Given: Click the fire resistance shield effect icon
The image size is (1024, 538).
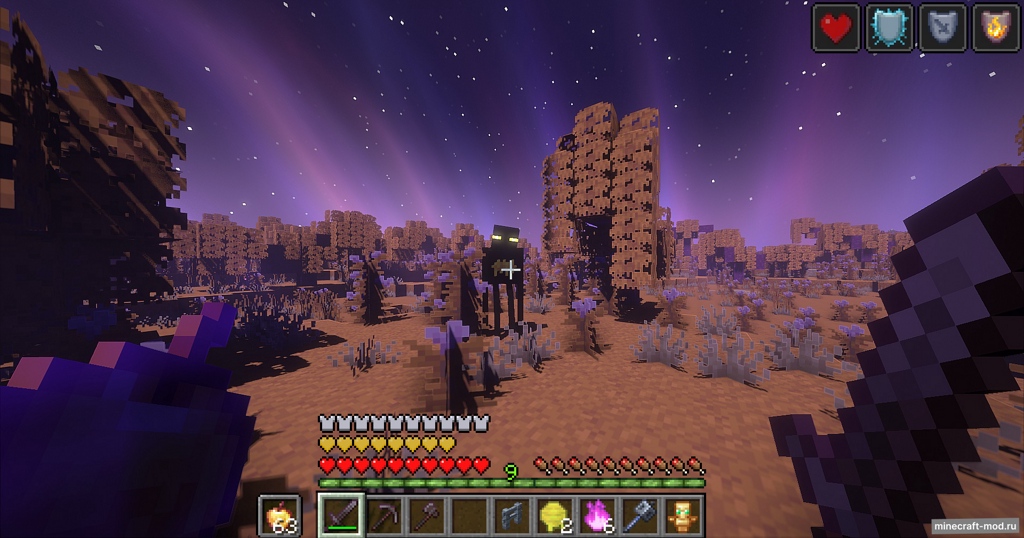Looking at the screenshot, I should click(996, 27).
